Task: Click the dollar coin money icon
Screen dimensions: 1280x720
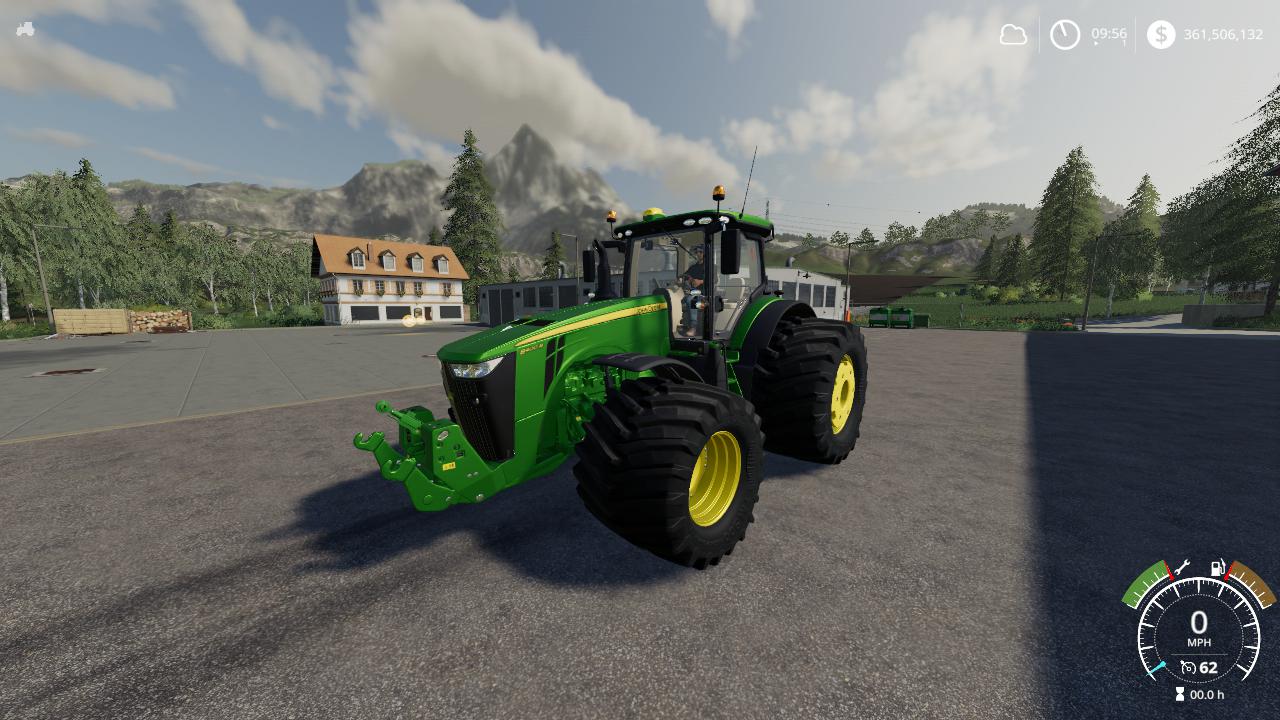Action: click(x=1161, y=34)
